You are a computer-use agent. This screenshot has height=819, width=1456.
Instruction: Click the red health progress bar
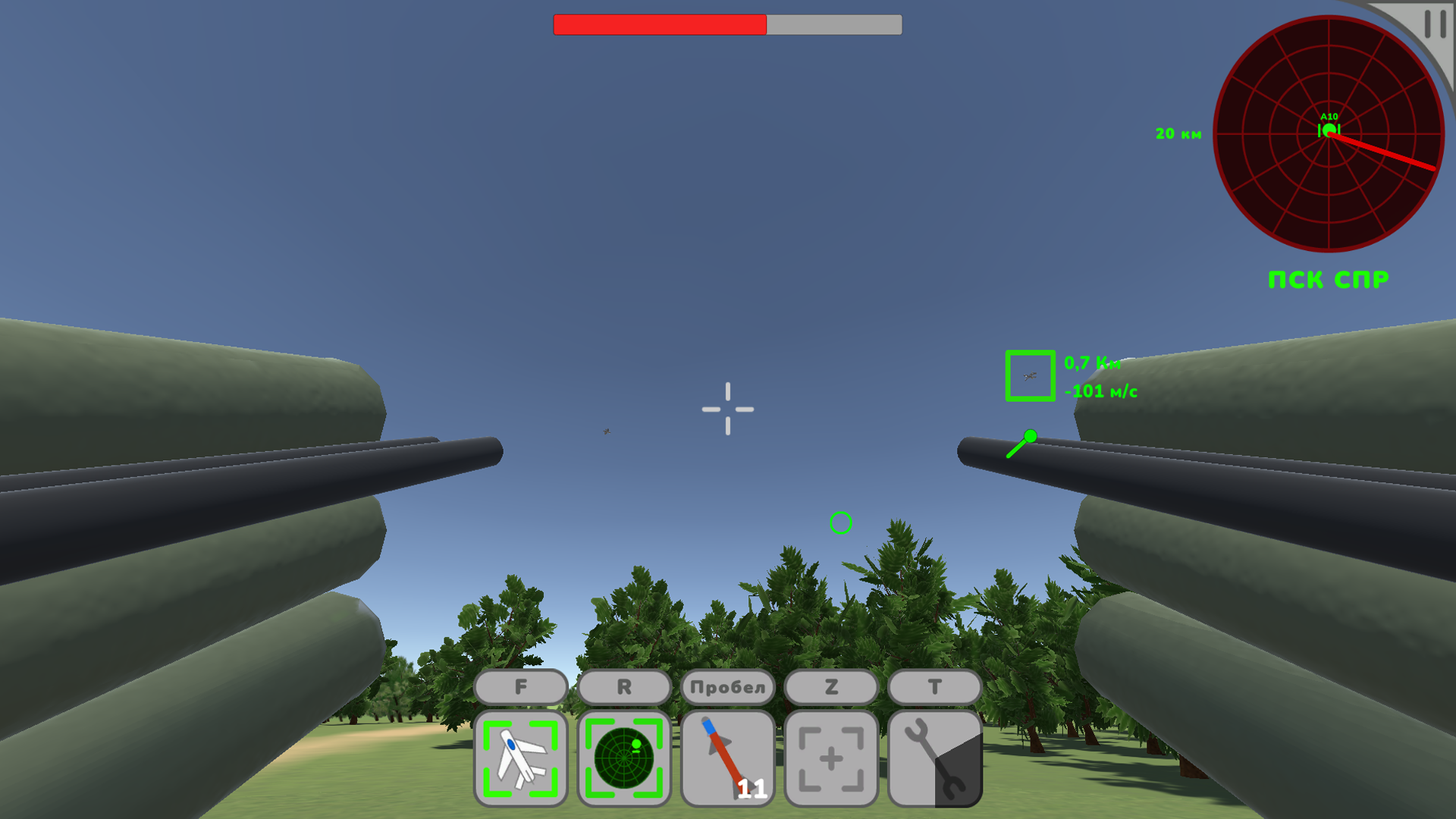tap(660, 25)
